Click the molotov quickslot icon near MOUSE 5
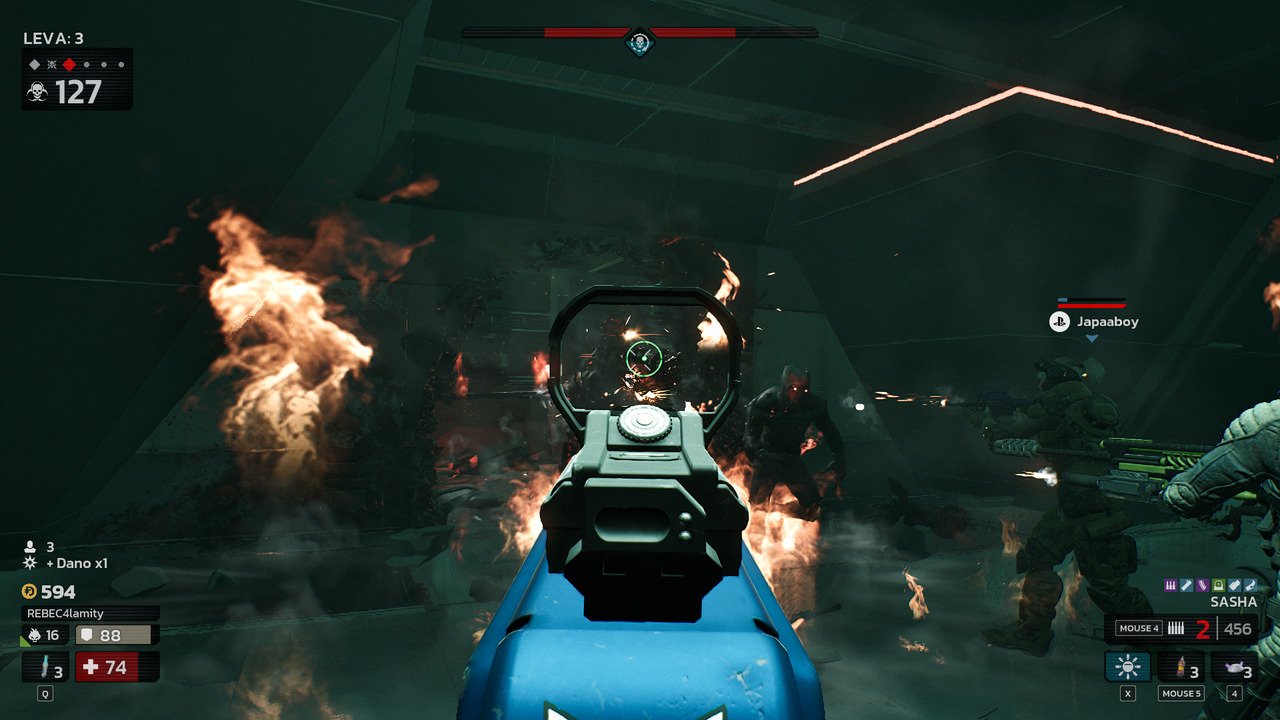This screenshot has width=1280, height=720. coord(1181,666)
